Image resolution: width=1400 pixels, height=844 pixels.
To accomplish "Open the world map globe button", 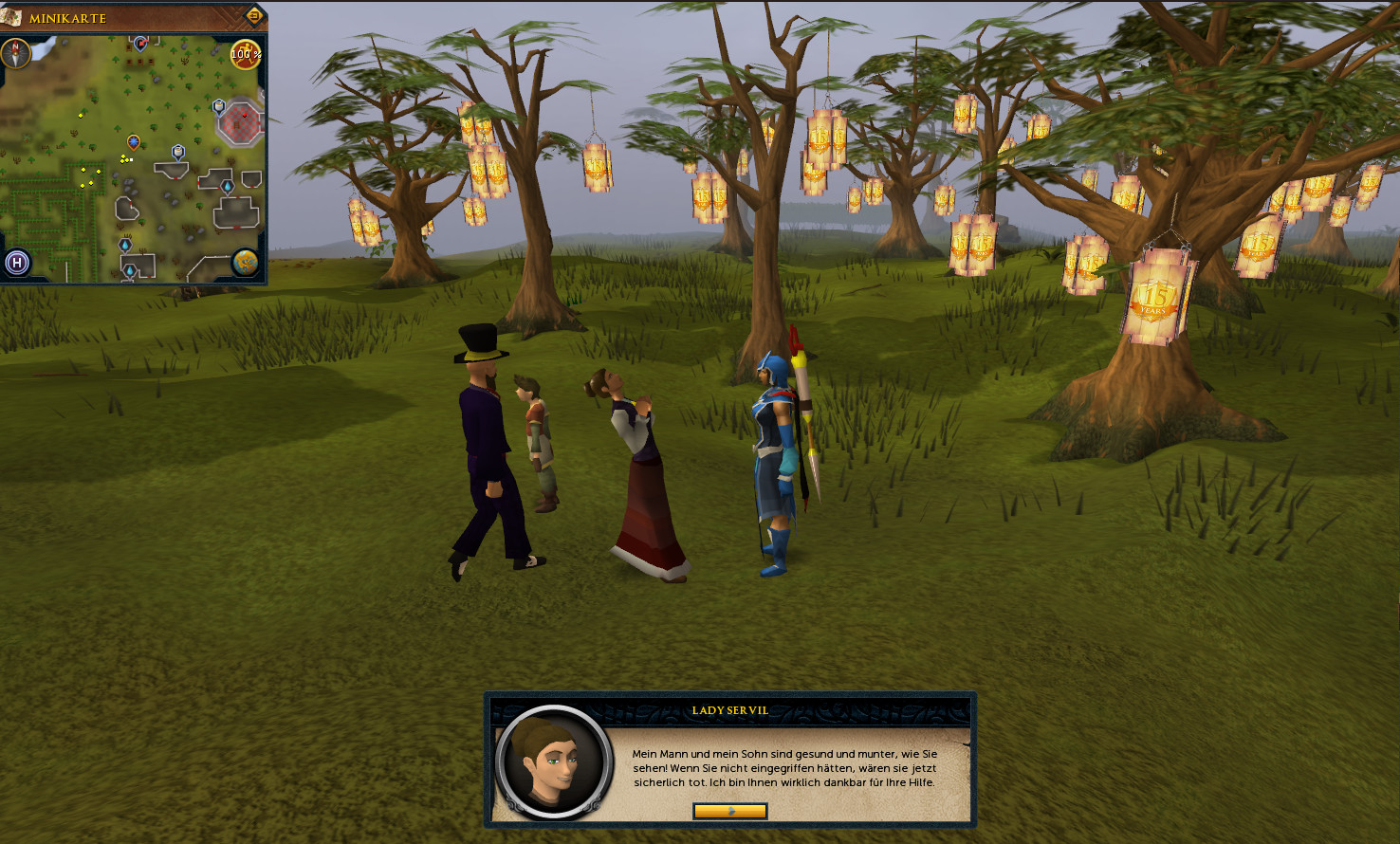I will tap(246, 262).
